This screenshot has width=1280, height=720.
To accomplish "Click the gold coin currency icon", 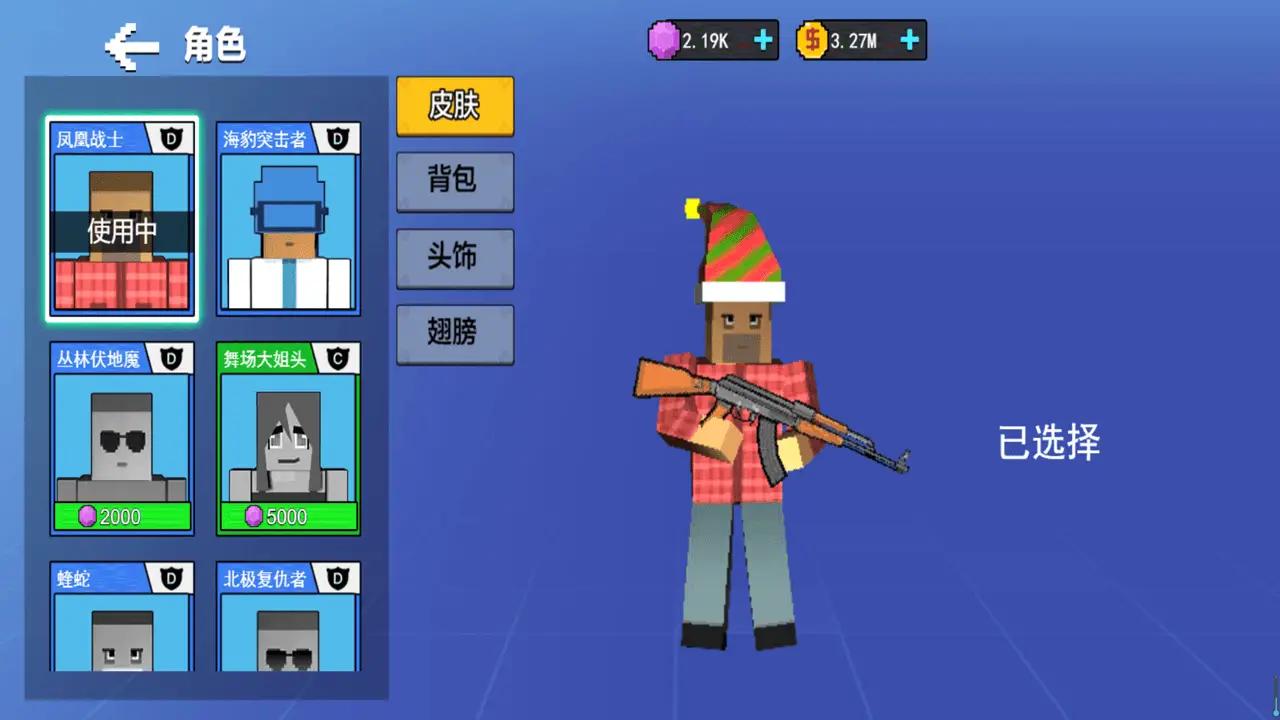I will point(812,40).
